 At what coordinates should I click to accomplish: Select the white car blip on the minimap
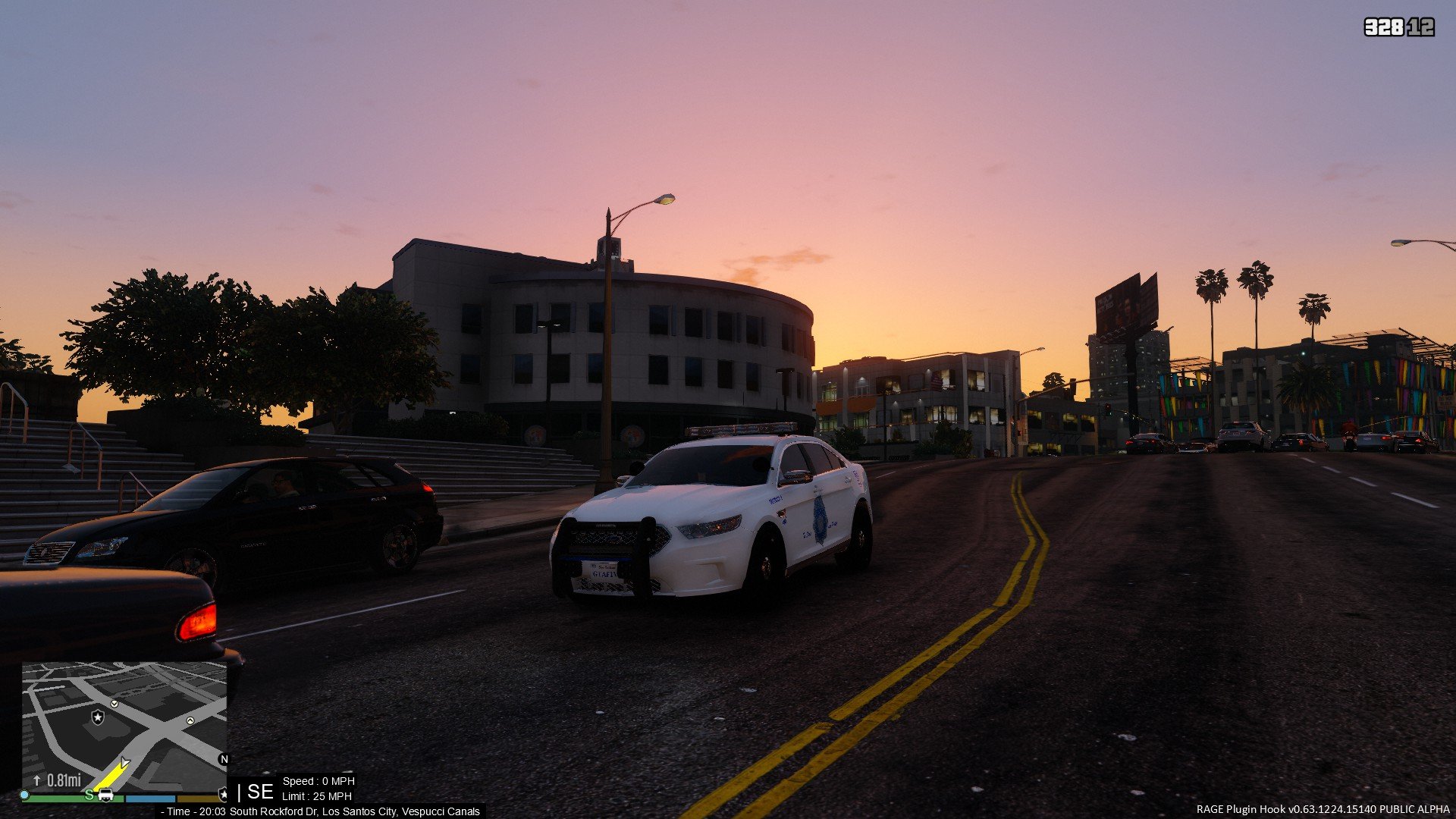[x=106, y=795]
